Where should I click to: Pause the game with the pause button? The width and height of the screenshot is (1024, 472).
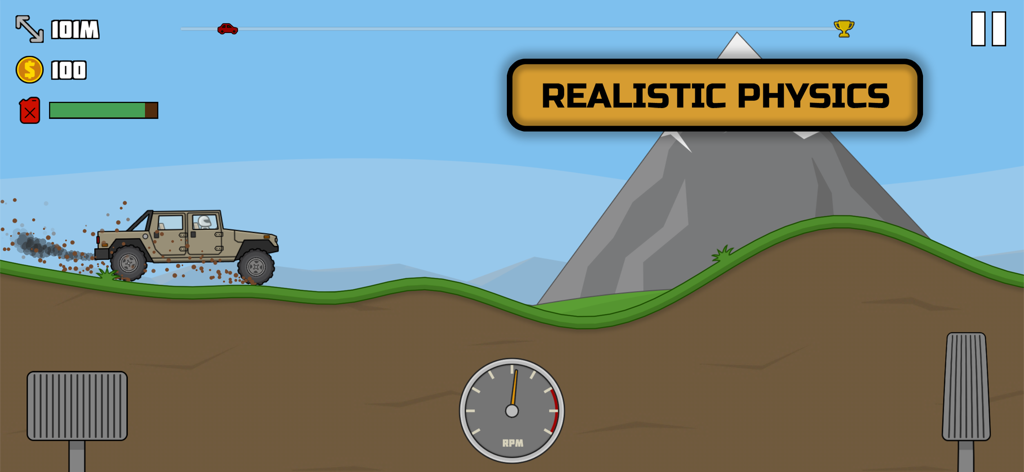(988, 29)
